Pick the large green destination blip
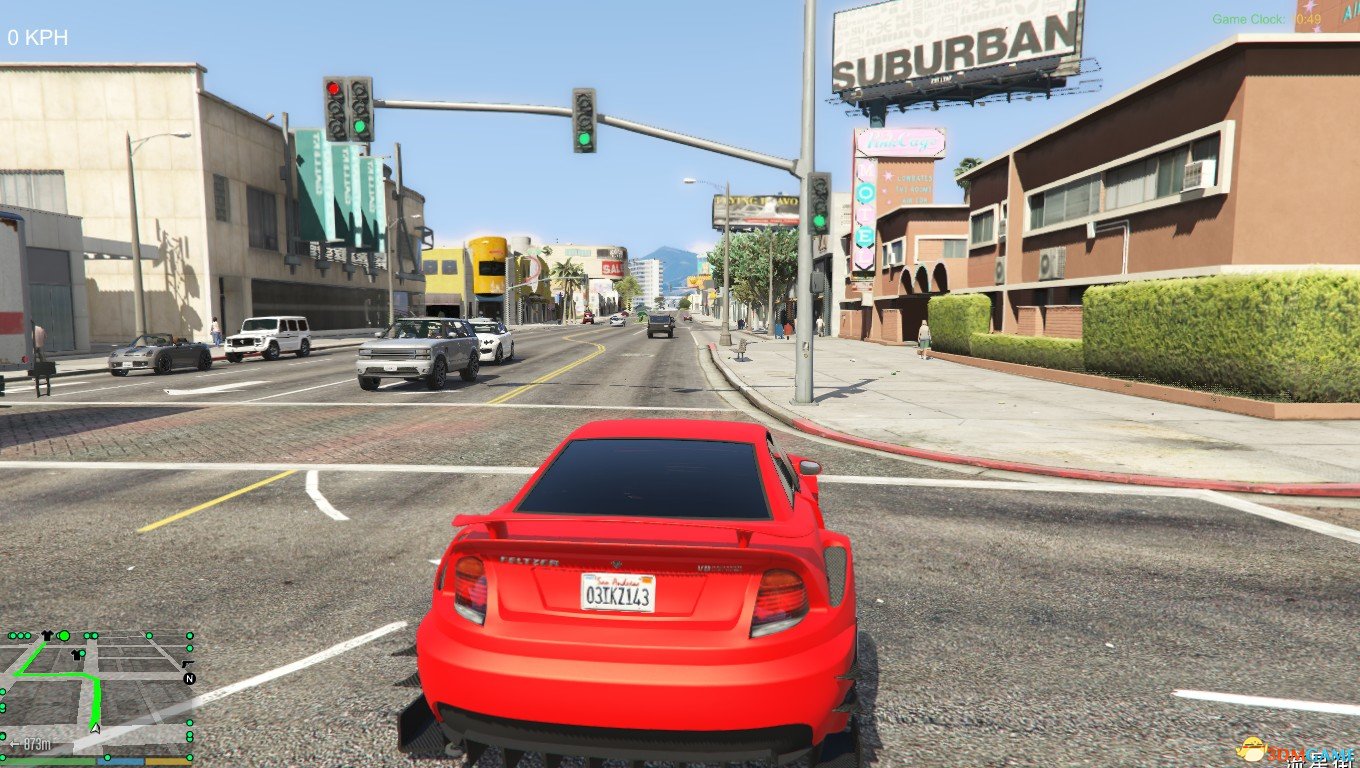Viewport: 1360px width, 768px height. (x=64, y=635)
